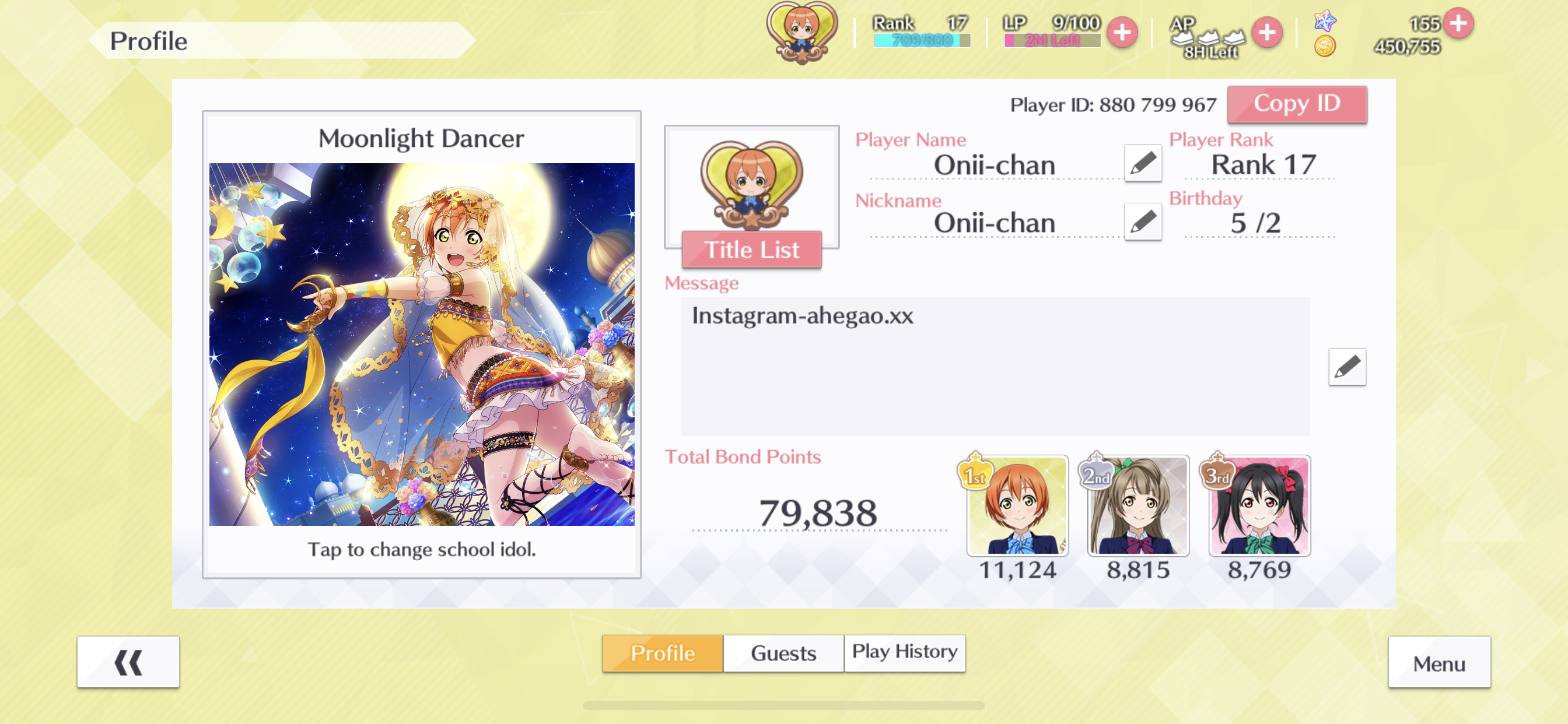The height and width of the screenshot is (724, 1568).
Task: Copy the player ID
Action: point(1296,104)
